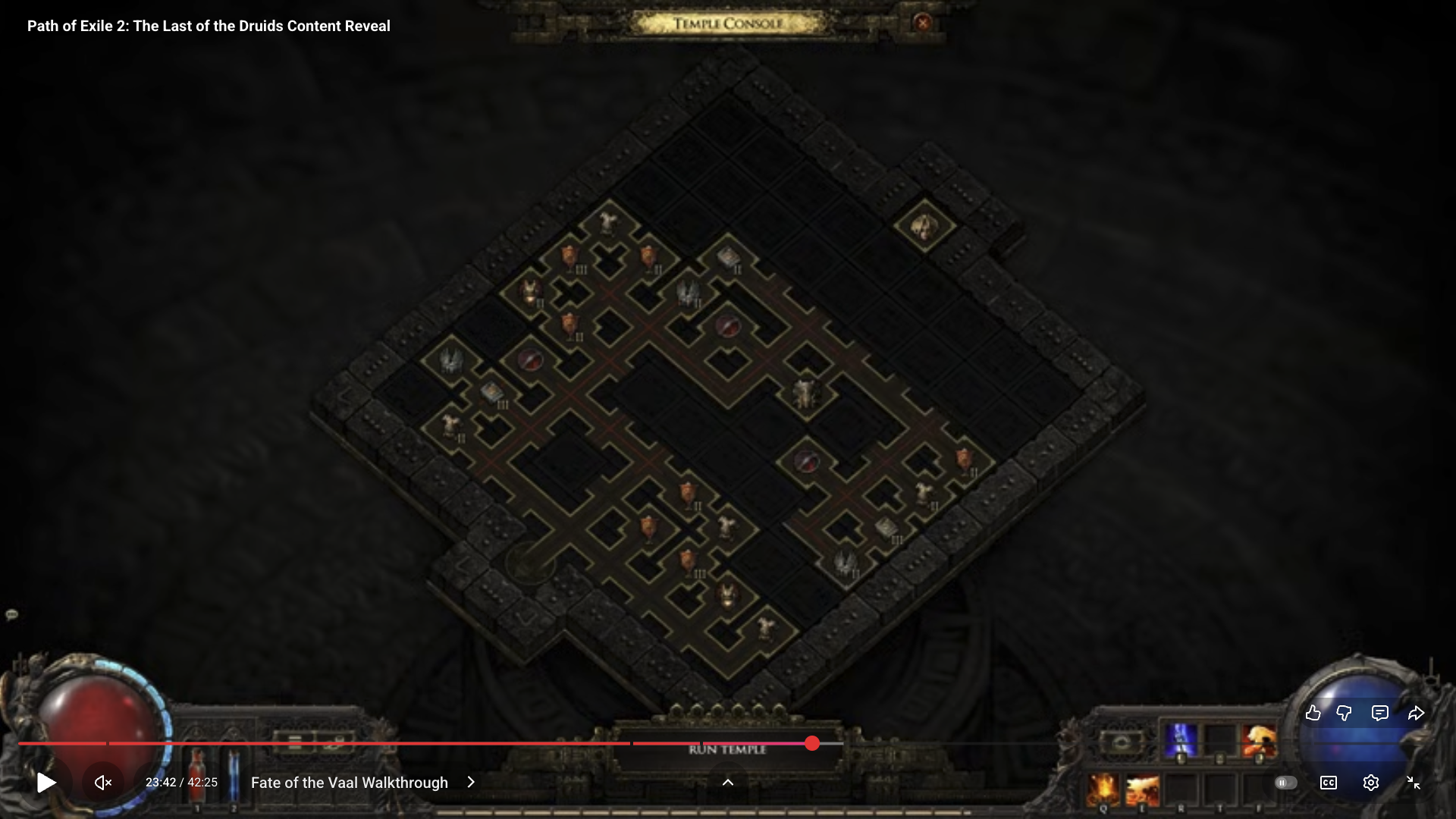1456x819 pixels.
Task: Close the Temple Console window
Action: [922, 23]
